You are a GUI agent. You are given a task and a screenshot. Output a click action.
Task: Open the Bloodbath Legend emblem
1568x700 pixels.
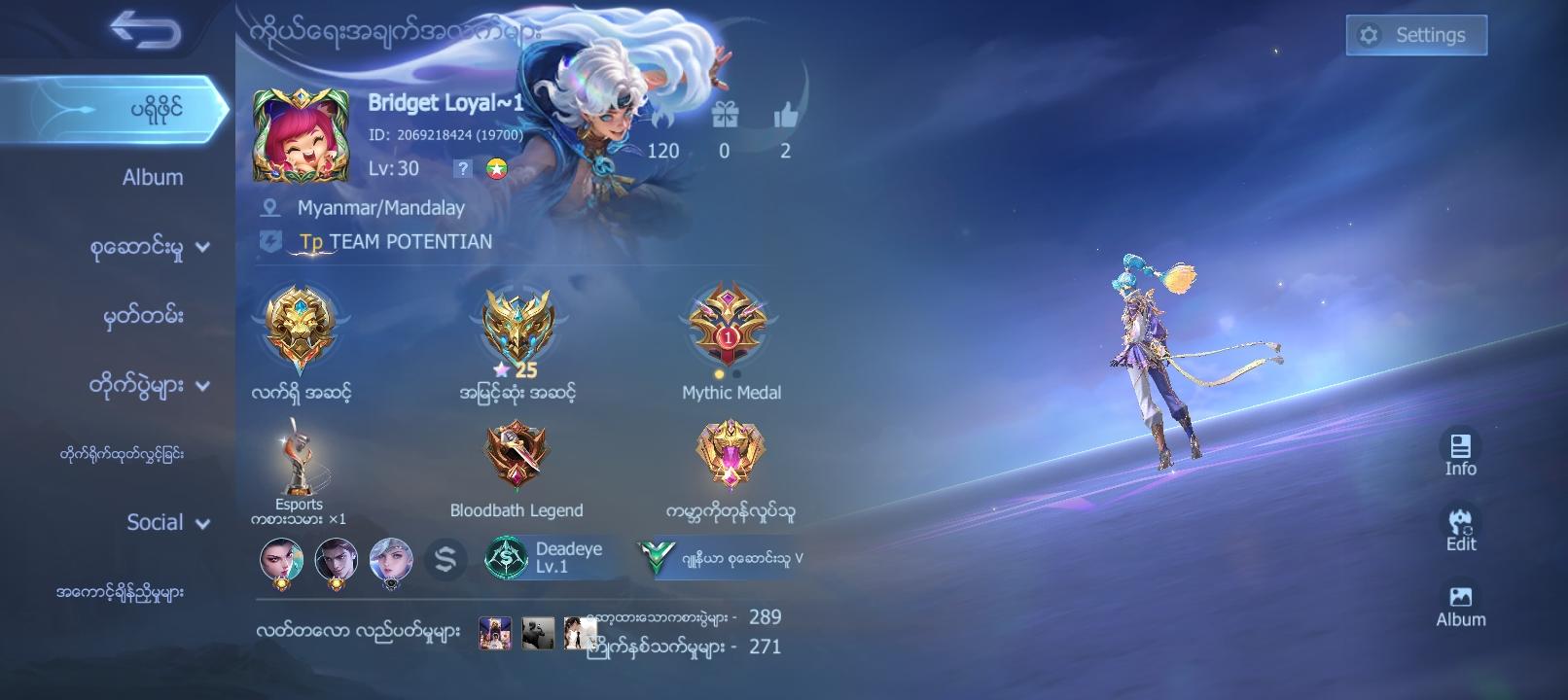point(517,452)
